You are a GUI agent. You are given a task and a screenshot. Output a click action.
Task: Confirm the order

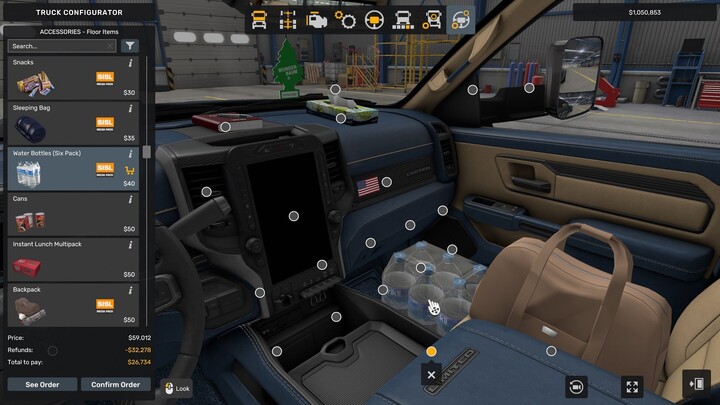pos(115,384)
